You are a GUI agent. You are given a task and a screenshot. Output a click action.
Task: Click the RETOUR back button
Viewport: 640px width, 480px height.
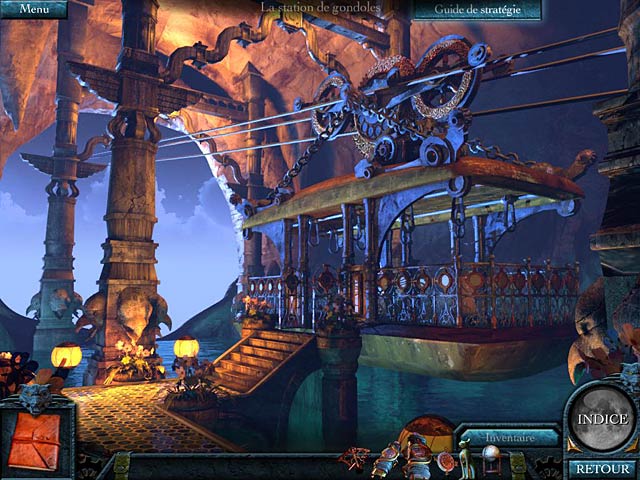tap(603, 468)
